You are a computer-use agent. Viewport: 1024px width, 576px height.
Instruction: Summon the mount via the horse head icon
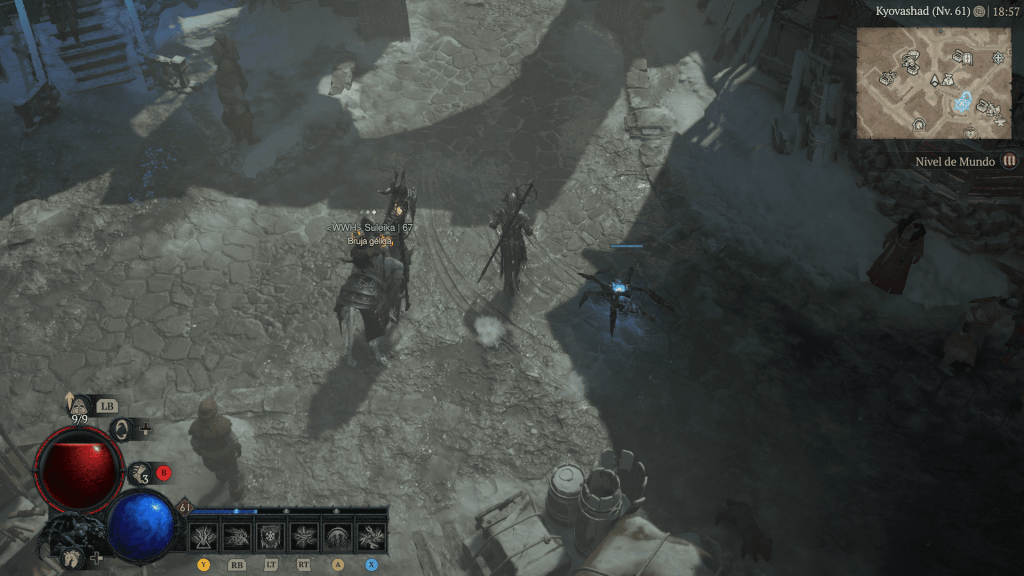[x=72, y=557]
